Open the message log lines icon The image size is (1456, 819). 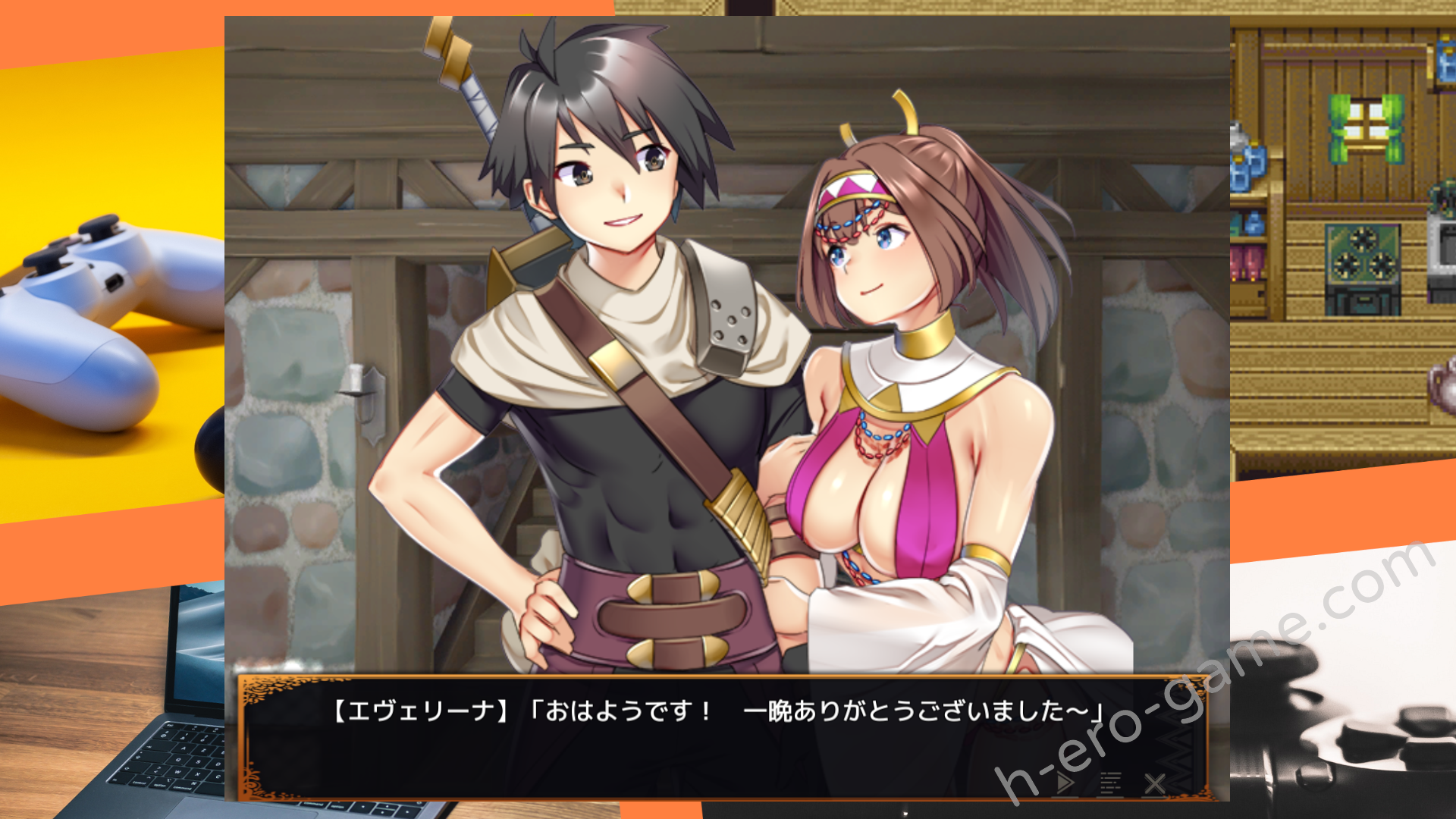click(x=1110, y=783)
